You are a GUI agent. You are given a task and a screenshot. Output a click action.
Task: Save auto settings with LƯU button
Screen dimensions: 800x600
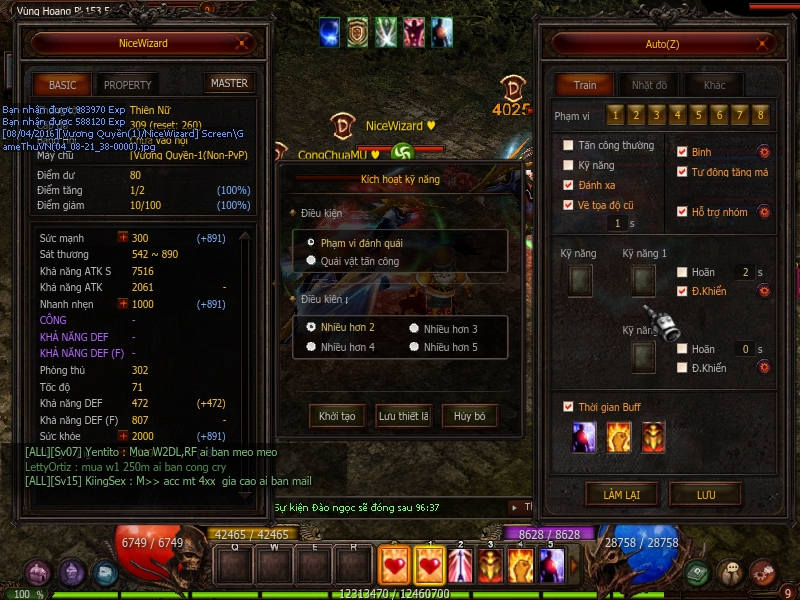click(x=705, y=494)
